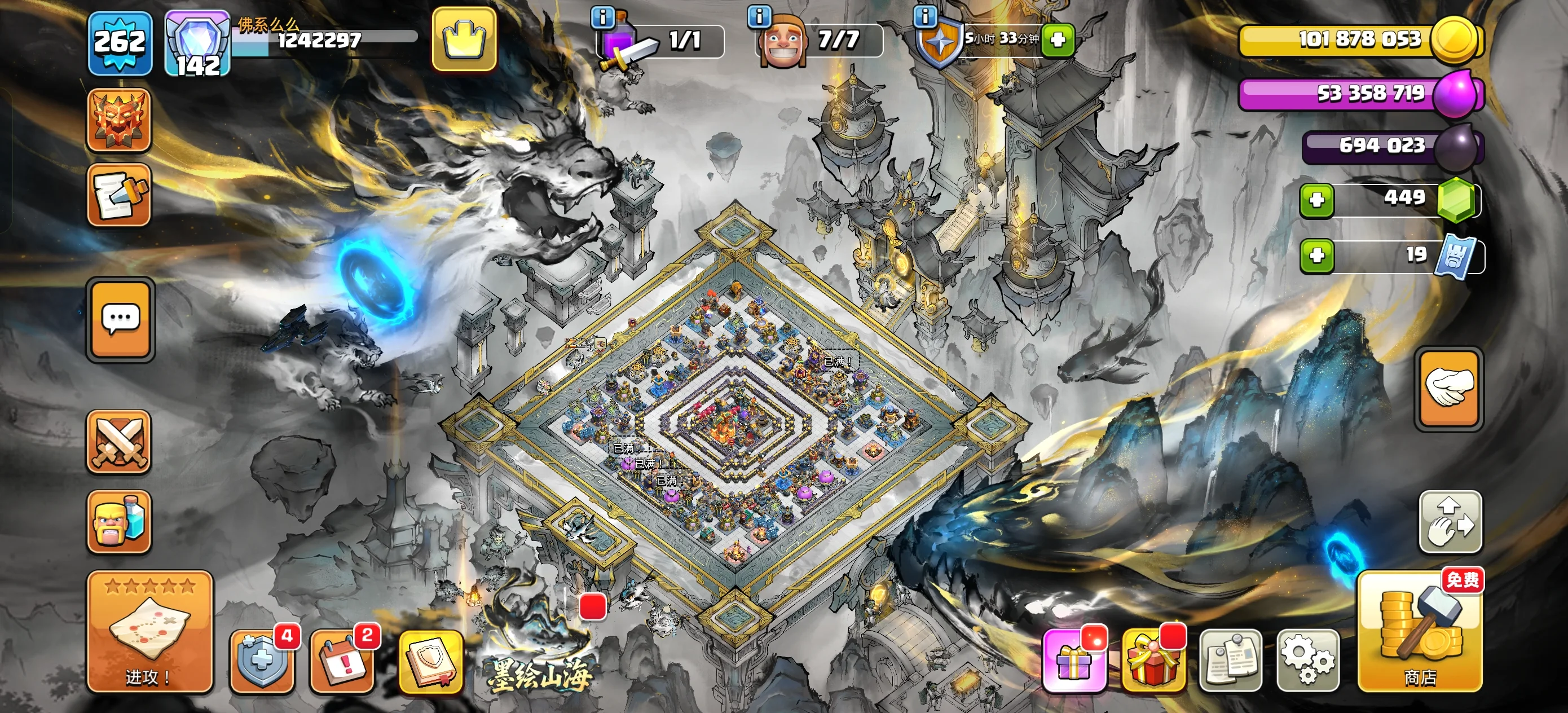
Task: Add more blue event tickets
Action: pyautogui.click(x=1316, y=255)
